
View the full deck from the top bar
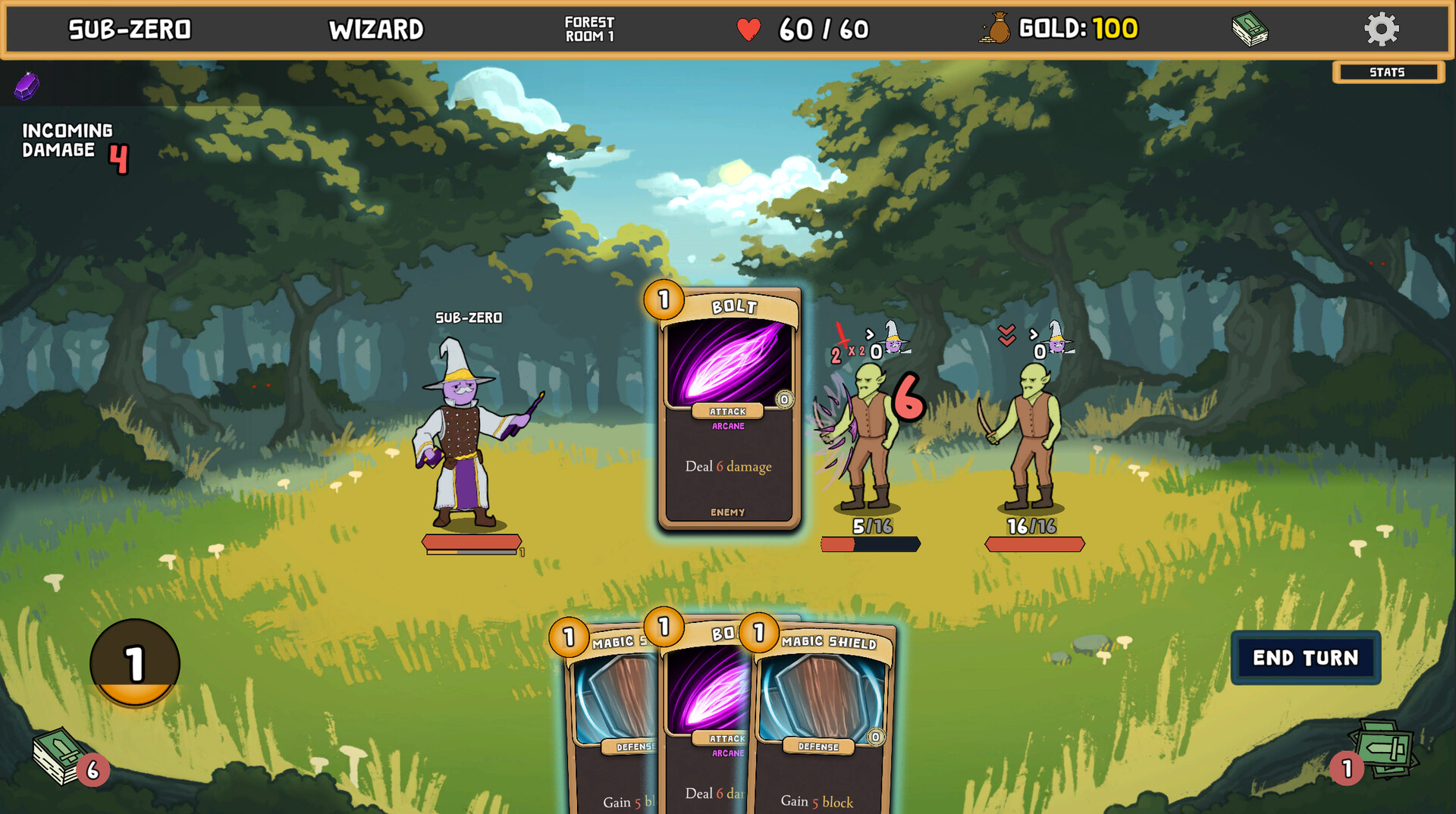tap(1250, 30)
